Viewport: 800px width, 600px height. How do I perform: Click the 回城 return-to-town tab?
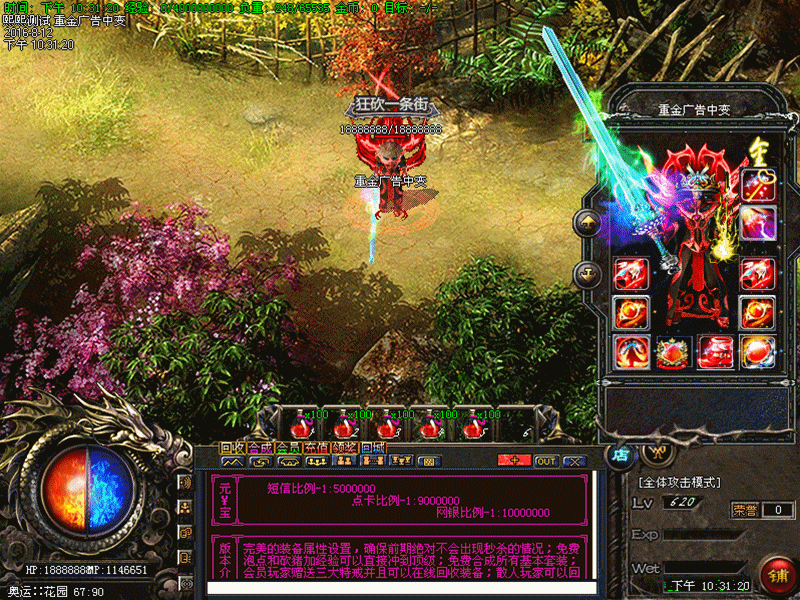372,448
